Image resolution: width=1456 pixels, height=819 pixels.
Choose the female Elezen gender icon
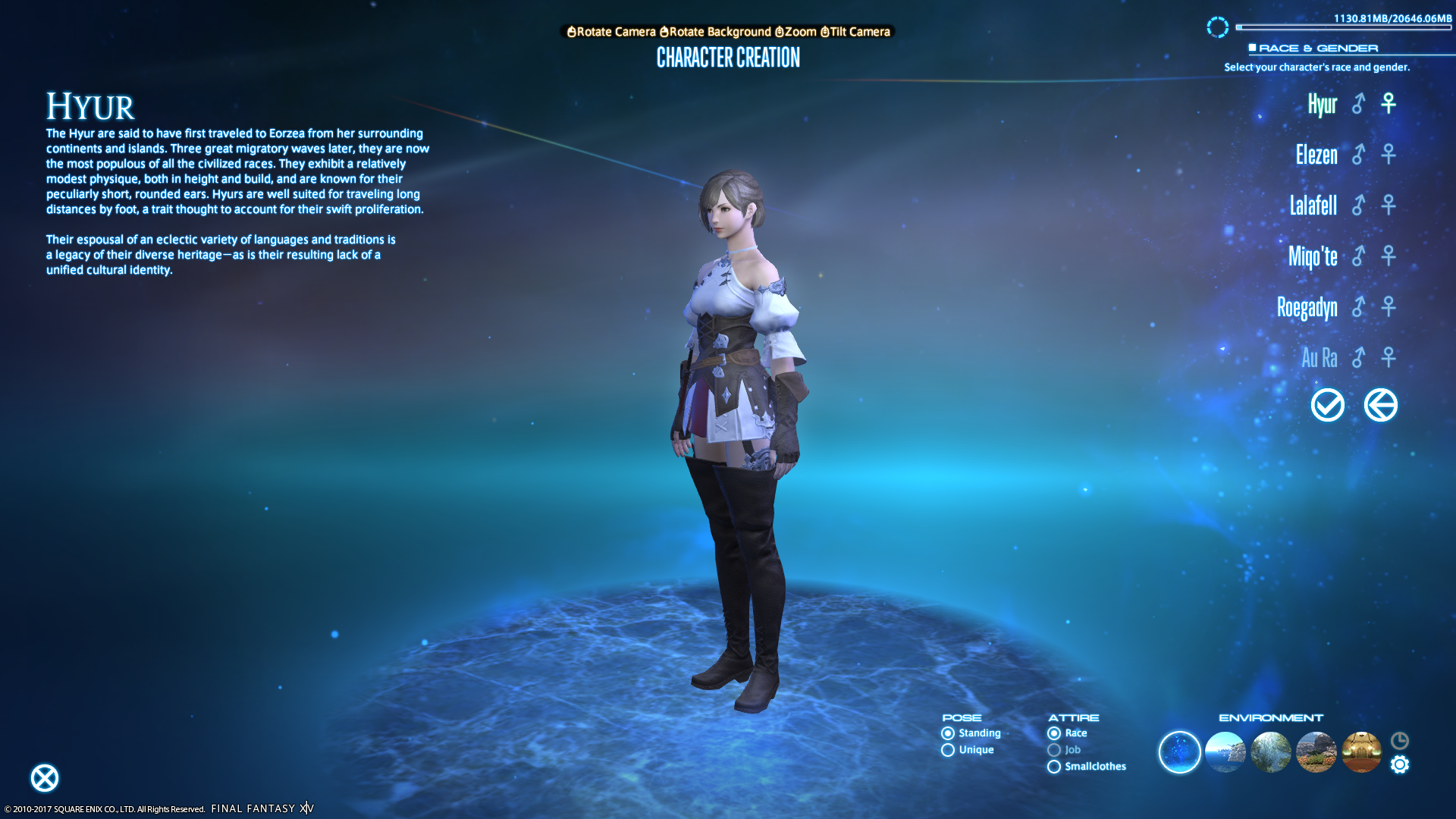(1389, 155)
